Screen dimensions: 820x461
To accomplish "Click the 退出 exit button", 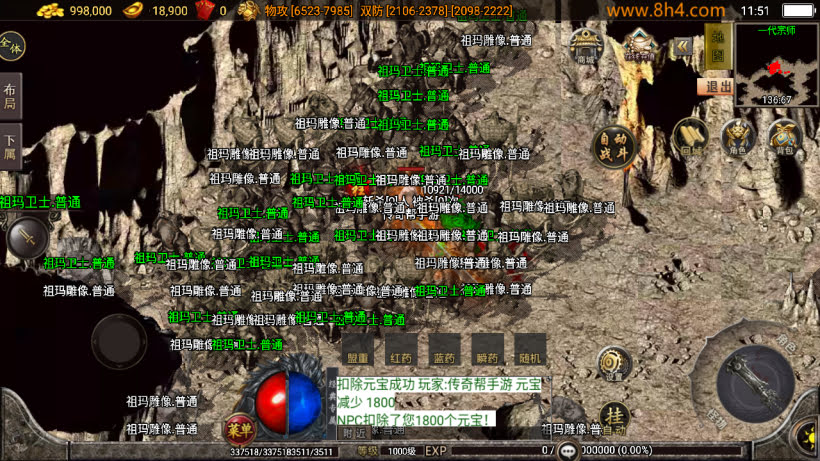I will tap(715, 86).
